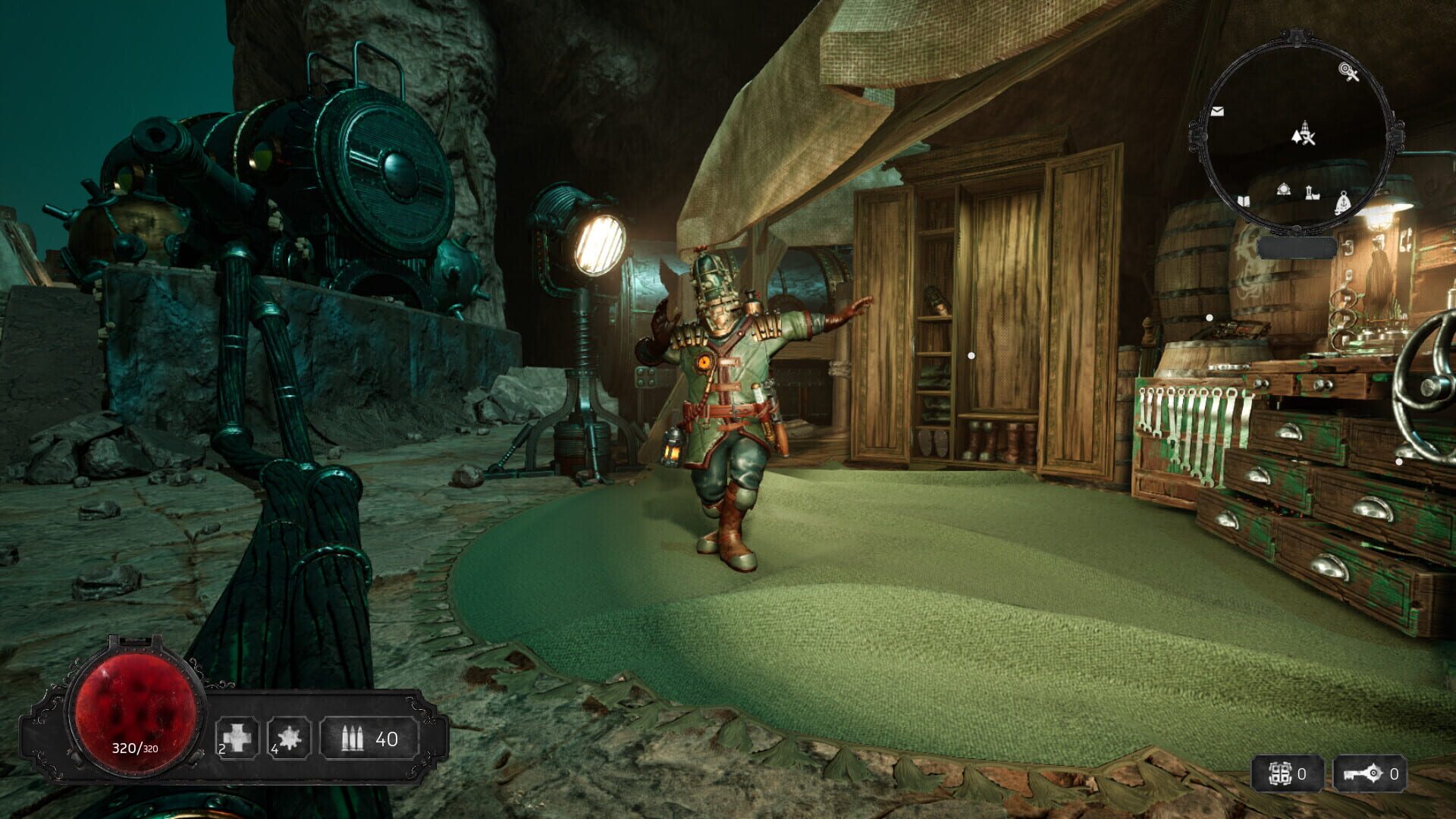Click the player arrow at minimap center
1456x819 pixels.
point(1296,136)
